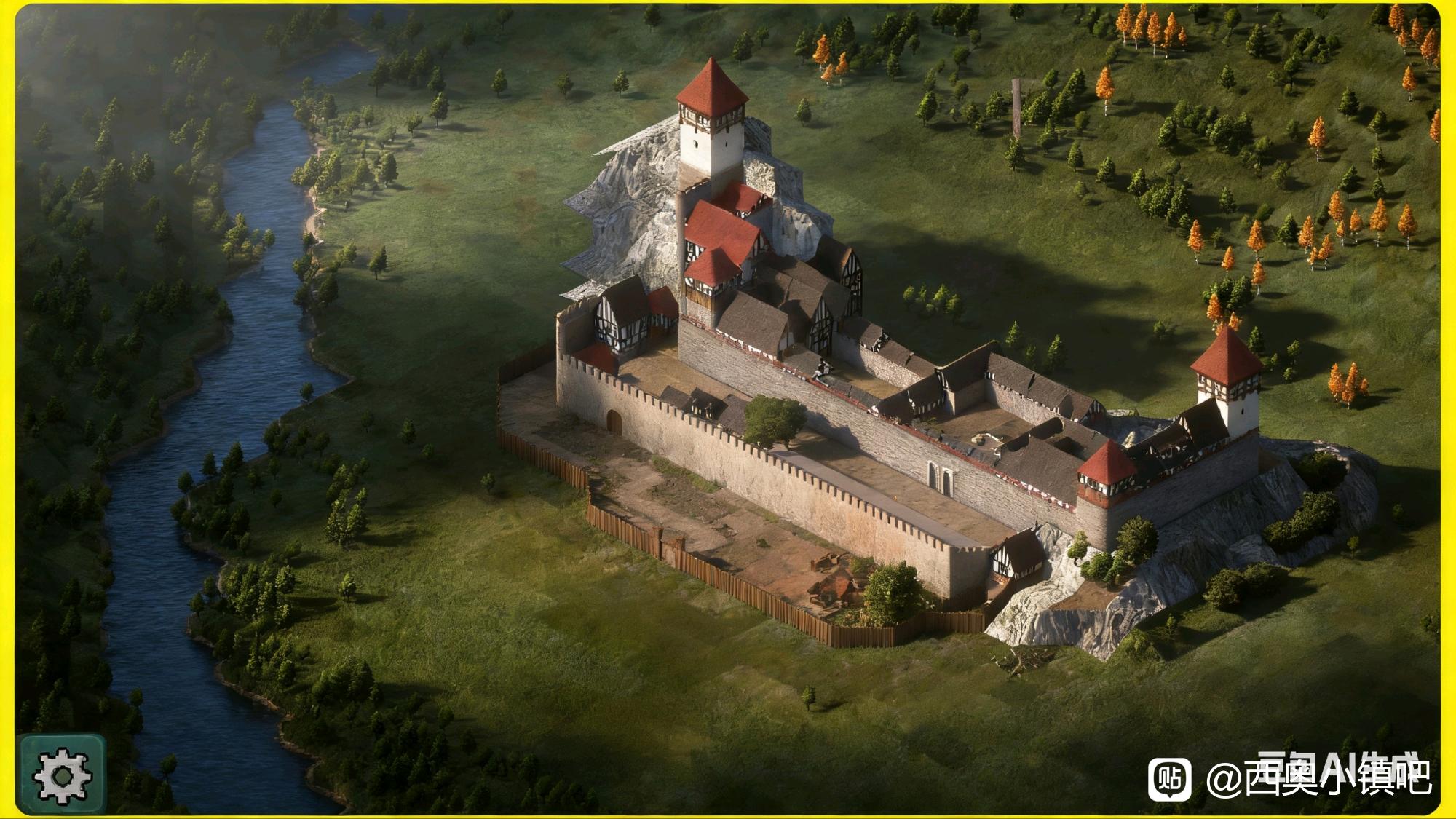Viewport: 1456px width, 819px height.
Task: Open the gear settings button
Action: pyautogui.click(x=63, y=775)
